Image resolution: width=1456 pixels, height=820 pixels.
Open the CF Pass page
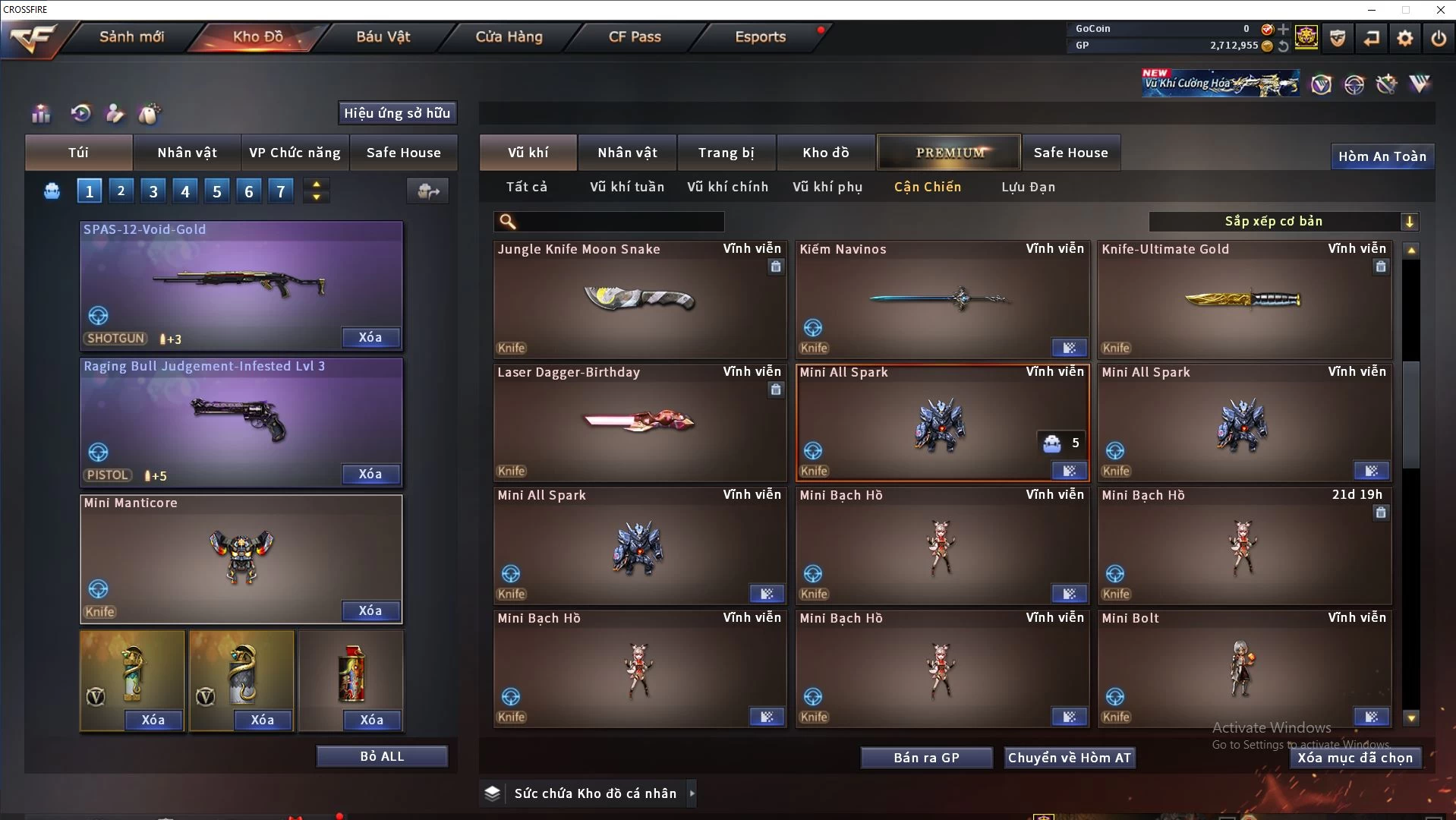pyautogui.click(x=635, y=36)
